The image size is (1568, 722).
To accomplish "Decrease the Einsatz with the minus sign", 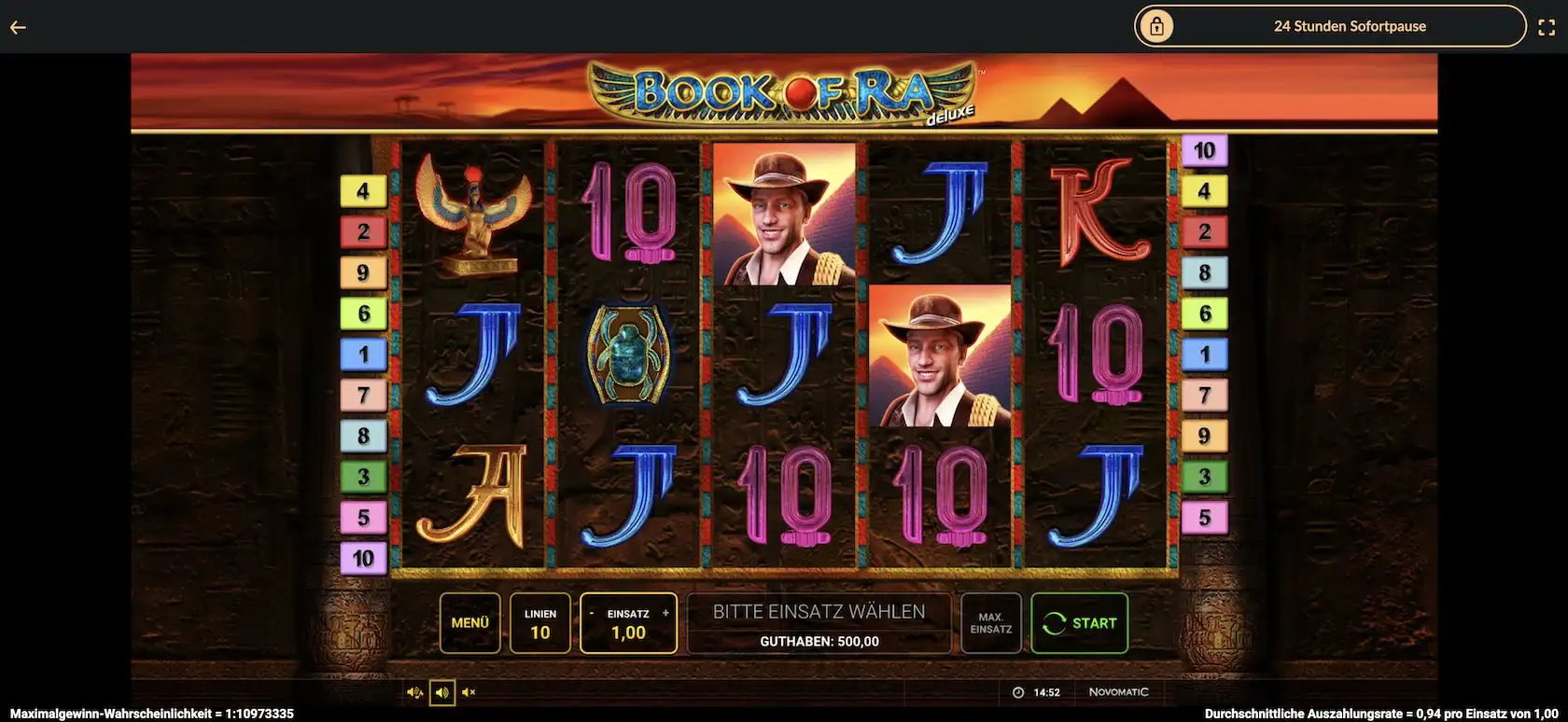I will [592, 614].
